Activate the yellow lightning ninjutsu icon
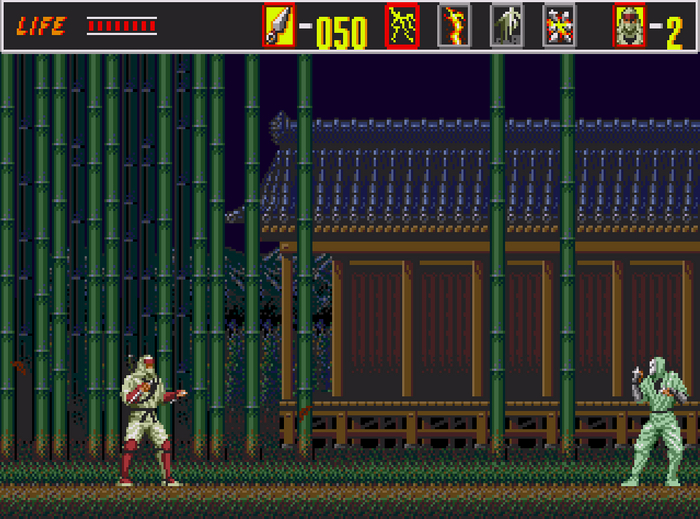Image resolution: width=700 pixels, height=519 pixels. click(402, 26)
